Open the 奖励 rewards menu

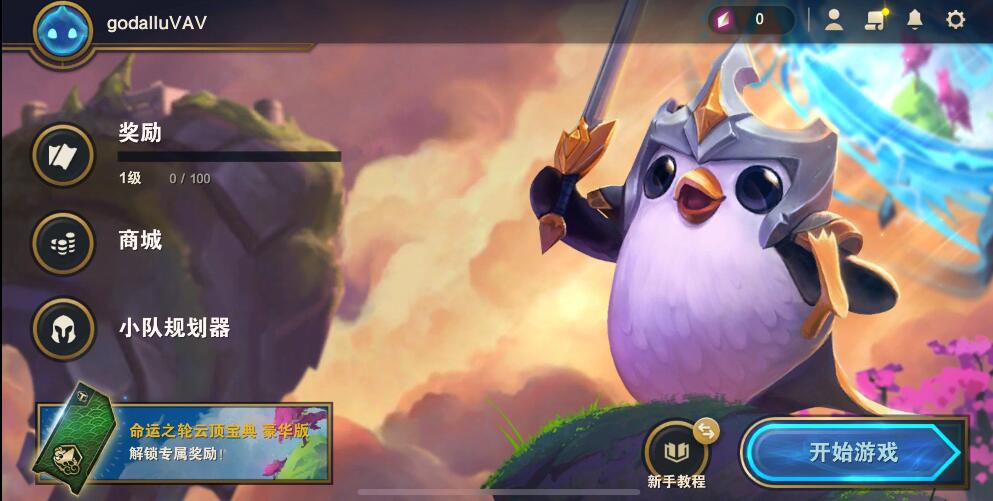click(x=63, y=153)
